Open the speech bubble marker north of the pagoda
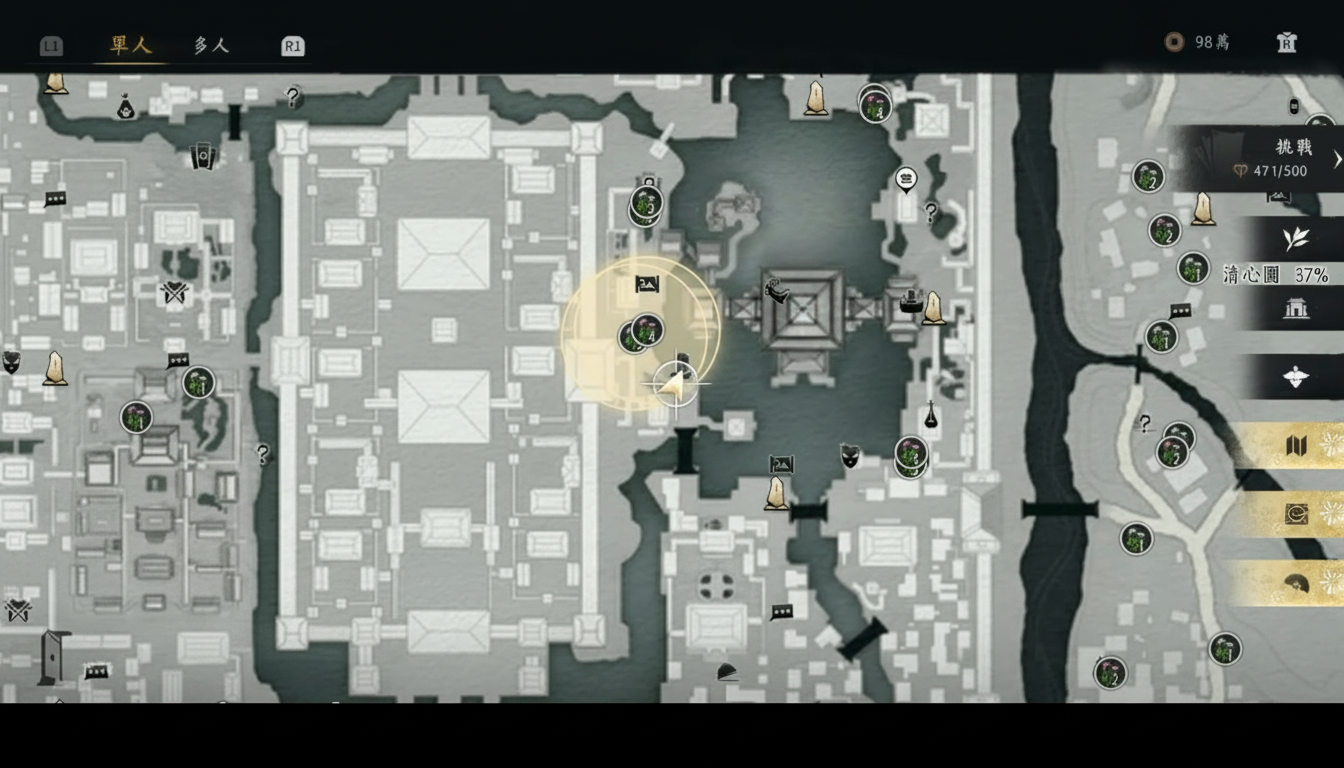Image resolution: width=1344 pixels, height=768 pixels. (905, 181)
